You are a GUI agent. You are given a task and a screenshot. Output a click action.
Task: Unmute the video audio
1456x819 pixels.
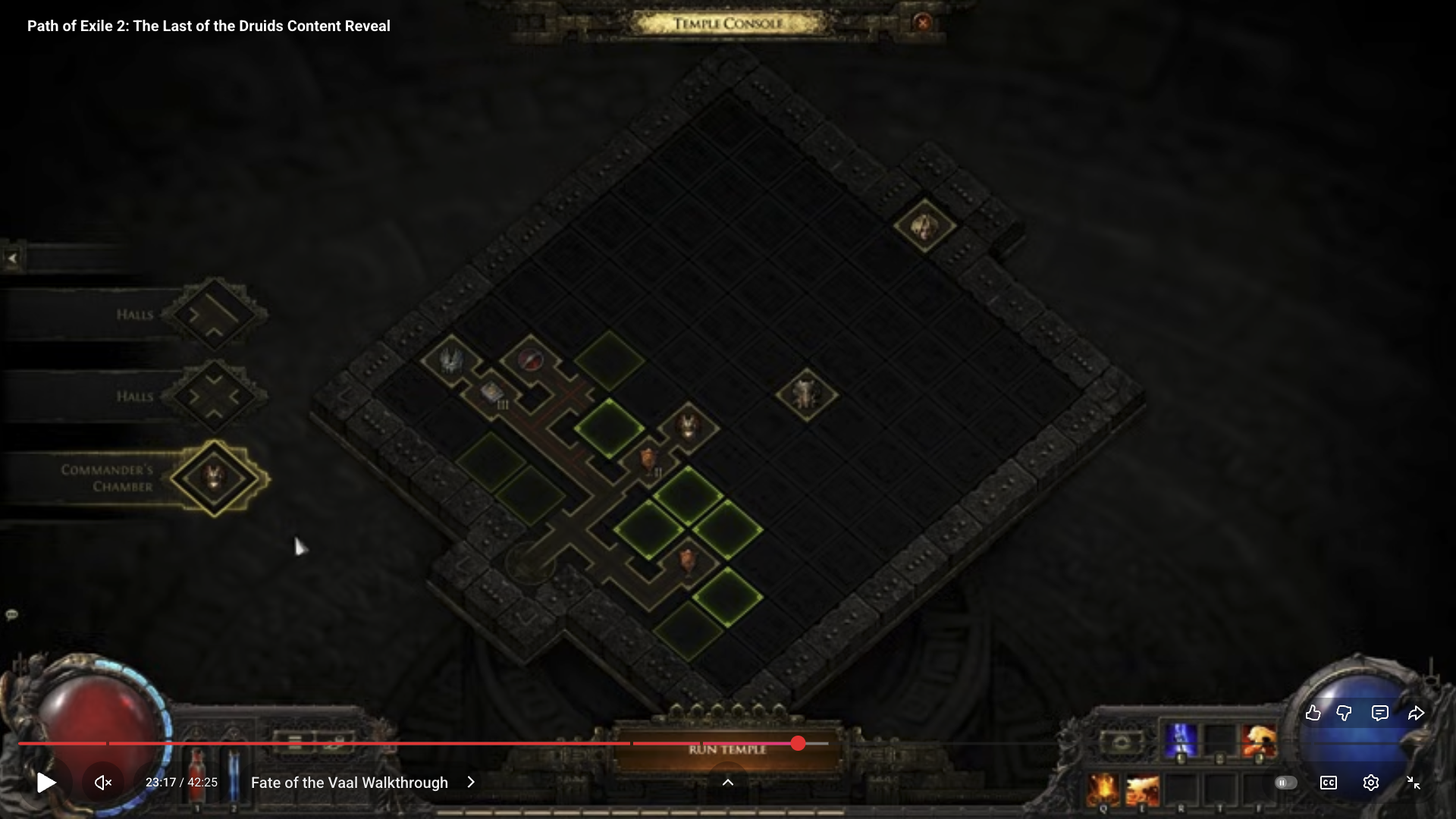103,783
